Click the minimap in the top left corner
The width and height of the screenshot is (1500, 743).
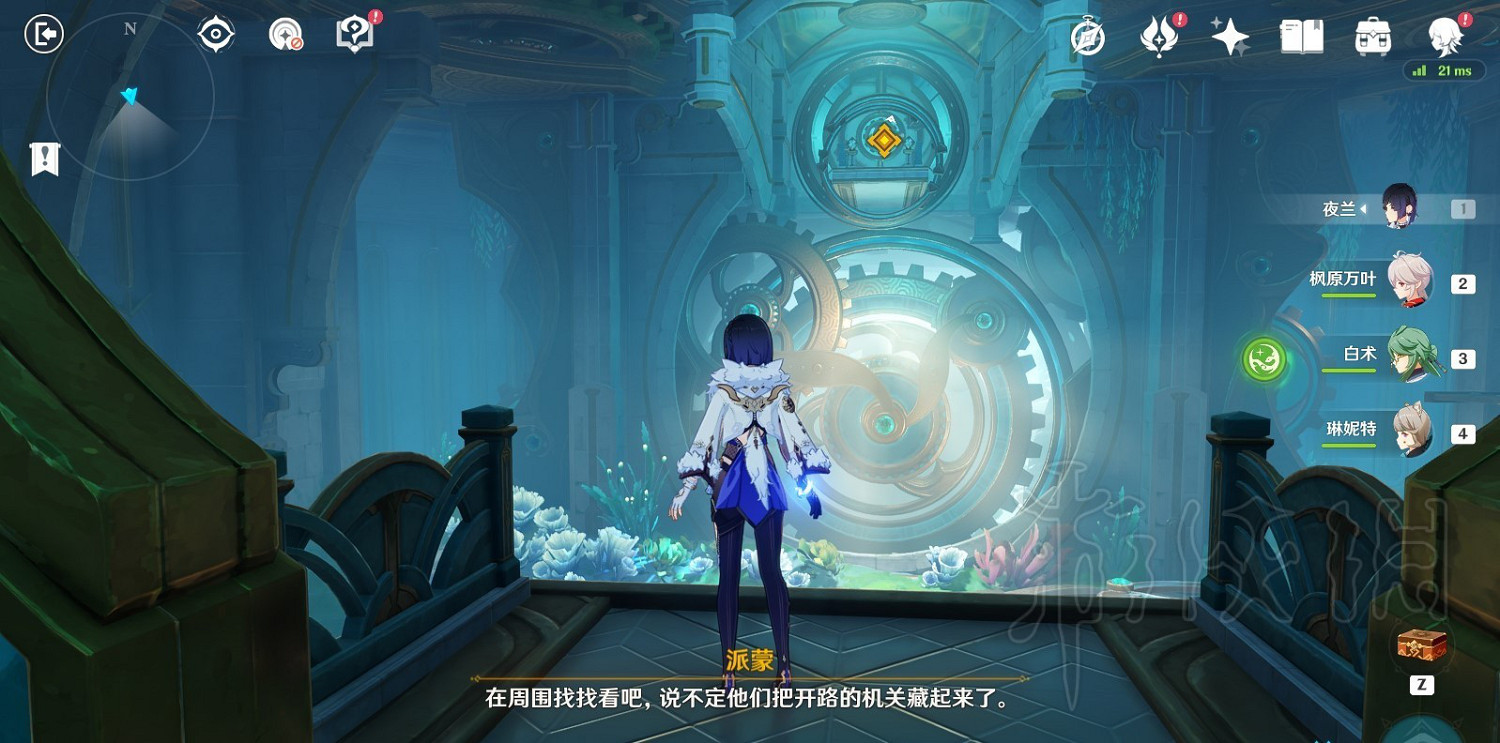[x=128, y=95]
